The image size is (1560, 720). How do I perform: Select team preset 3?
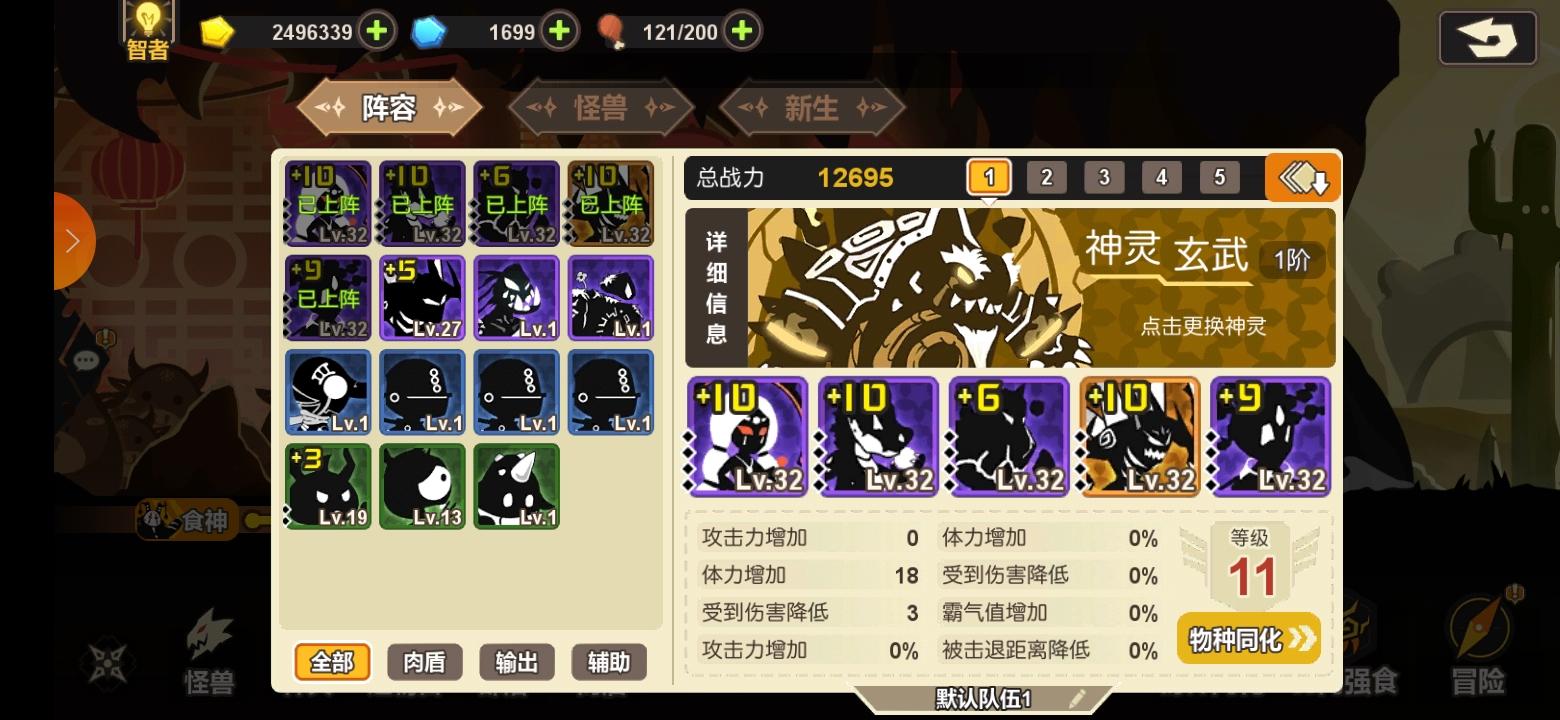1104,177
